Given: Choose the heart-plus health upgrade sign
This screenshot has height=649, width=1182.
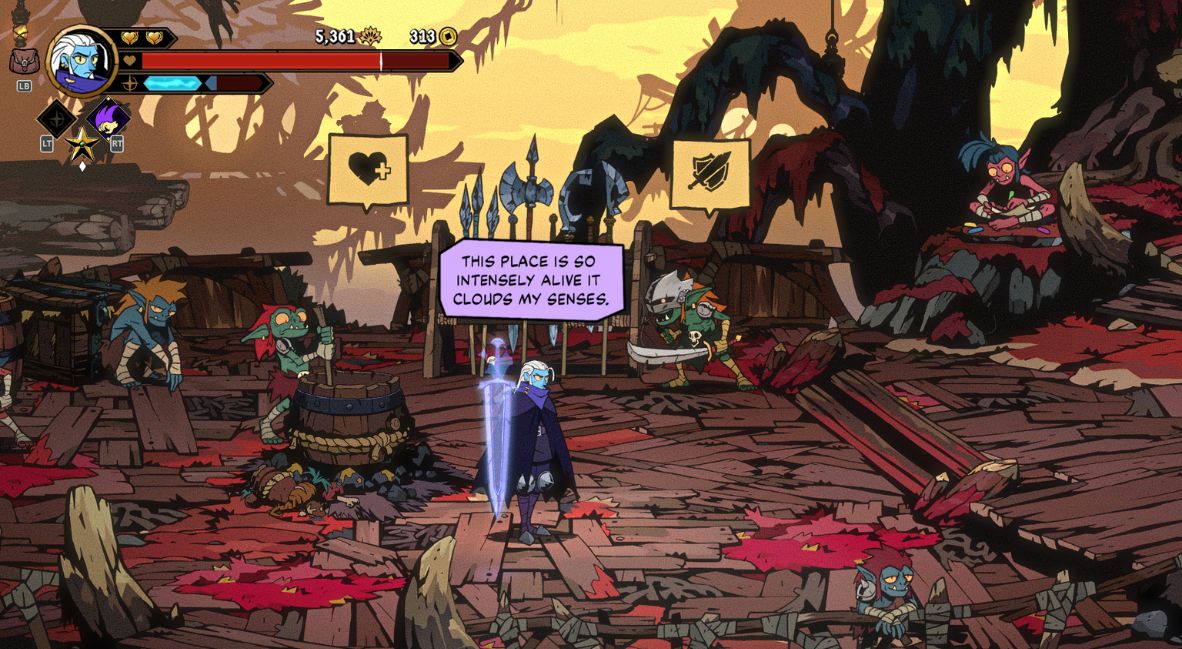Looking at the screenshot, I should pos(368,170).
